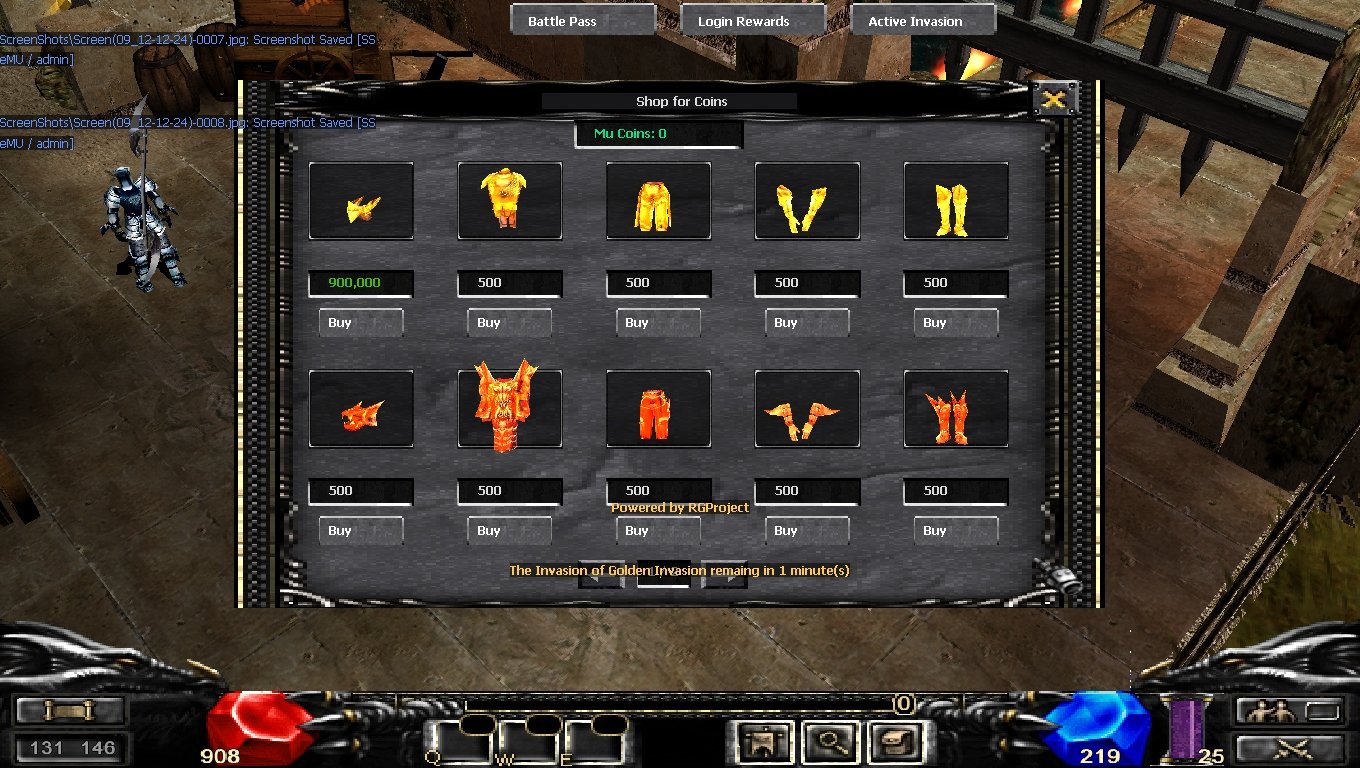Buy the golden helmet priced 900,000
This screenshot has height=768, width=1360.
point(360,322)
